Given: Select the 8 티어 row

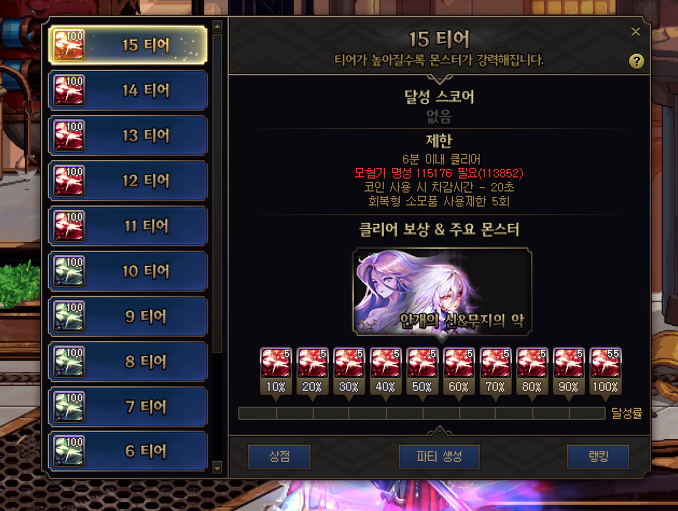Looking at the screenshot, I should pyautogui.click(x=128, y=361).
